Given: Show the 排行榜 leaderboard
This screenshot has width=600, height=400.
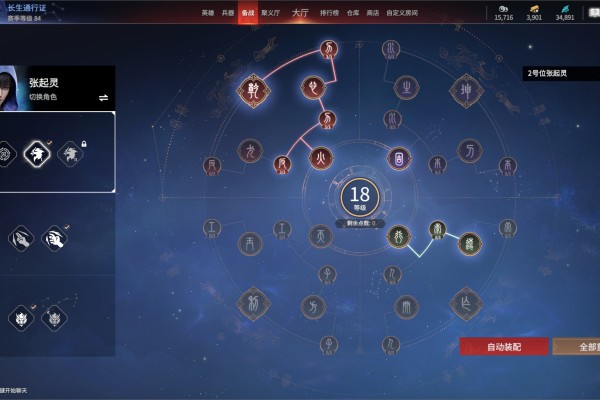Looking at the screenshot, I should [x=328, y=13].
